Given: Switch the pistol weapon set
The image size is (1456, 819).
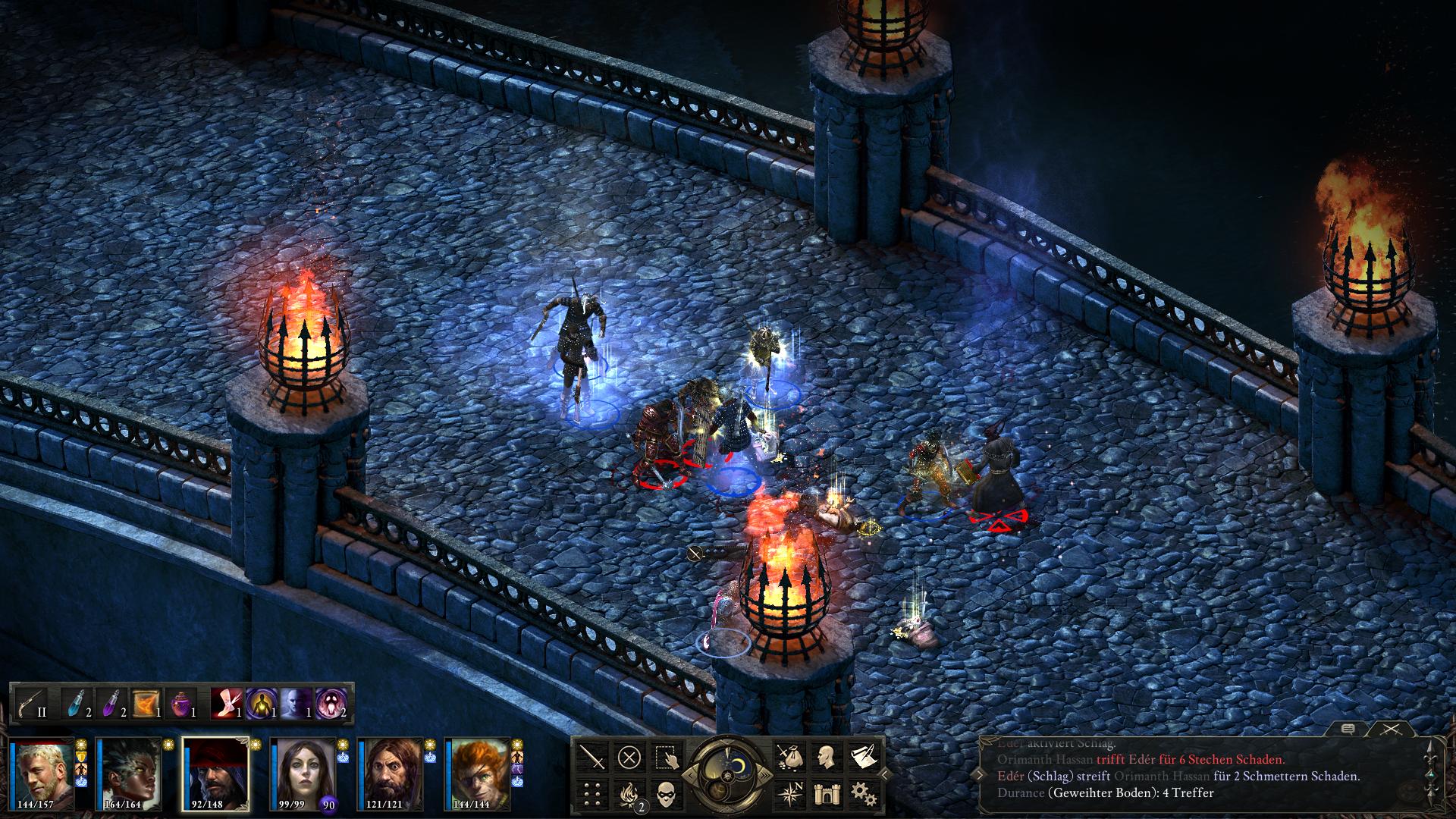Looking at the screenshot, I should 32,704.
